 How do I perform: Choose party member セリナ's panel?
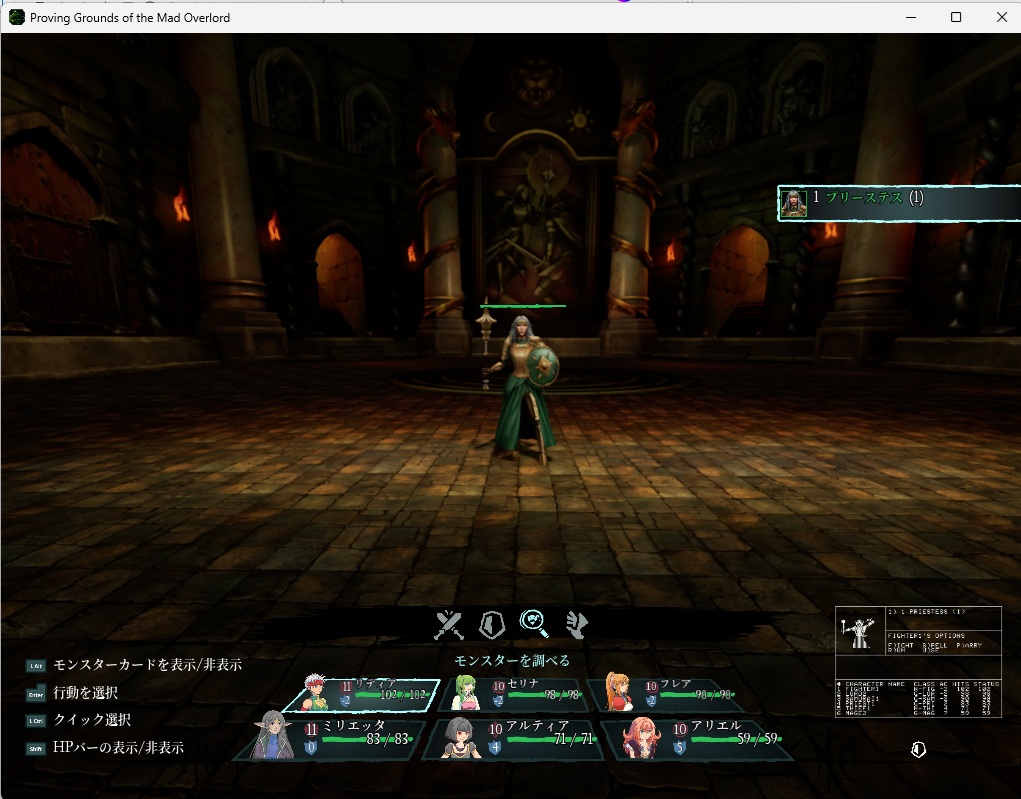509,693
